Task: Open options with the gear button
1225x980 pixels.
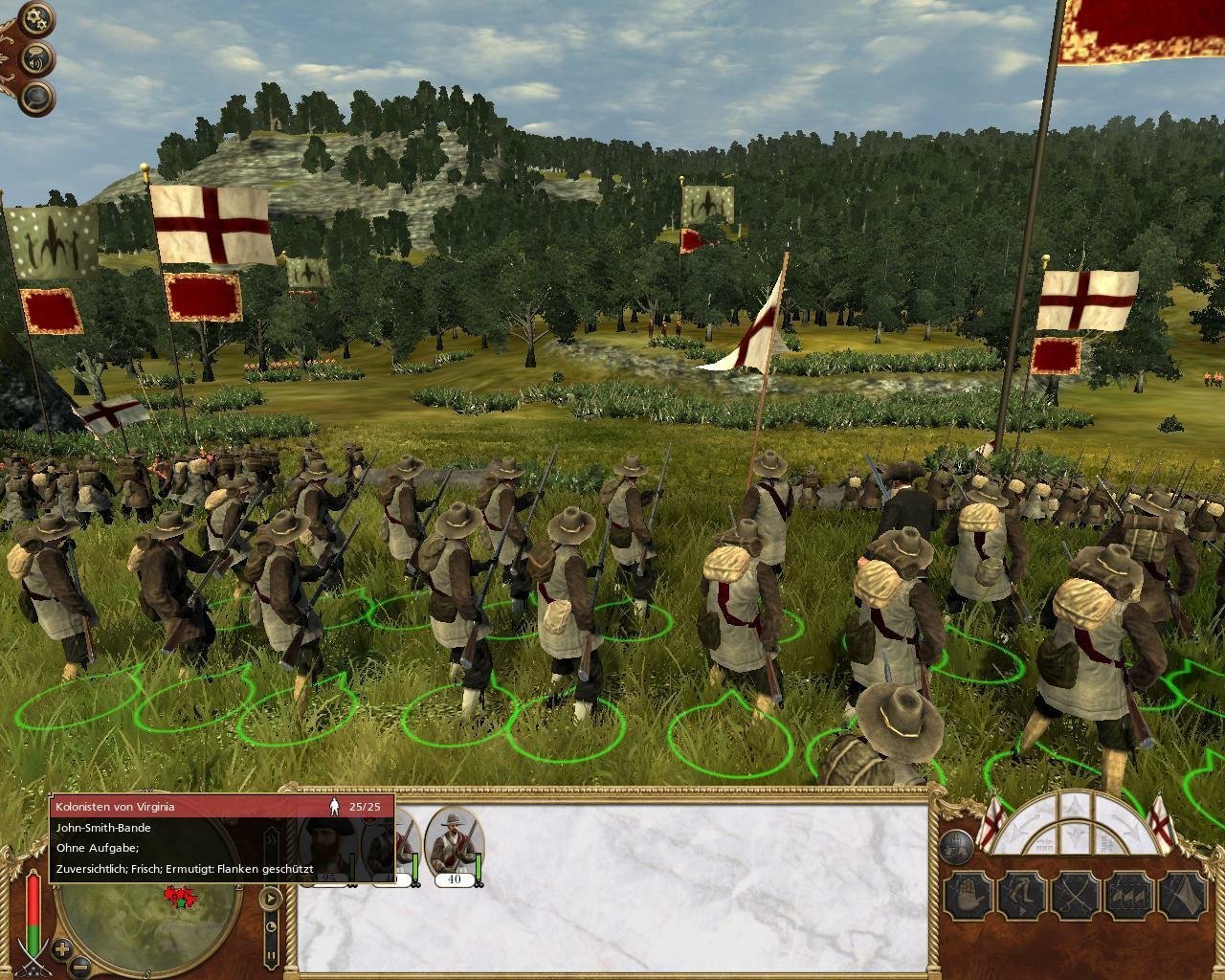Action: [35, 16]
